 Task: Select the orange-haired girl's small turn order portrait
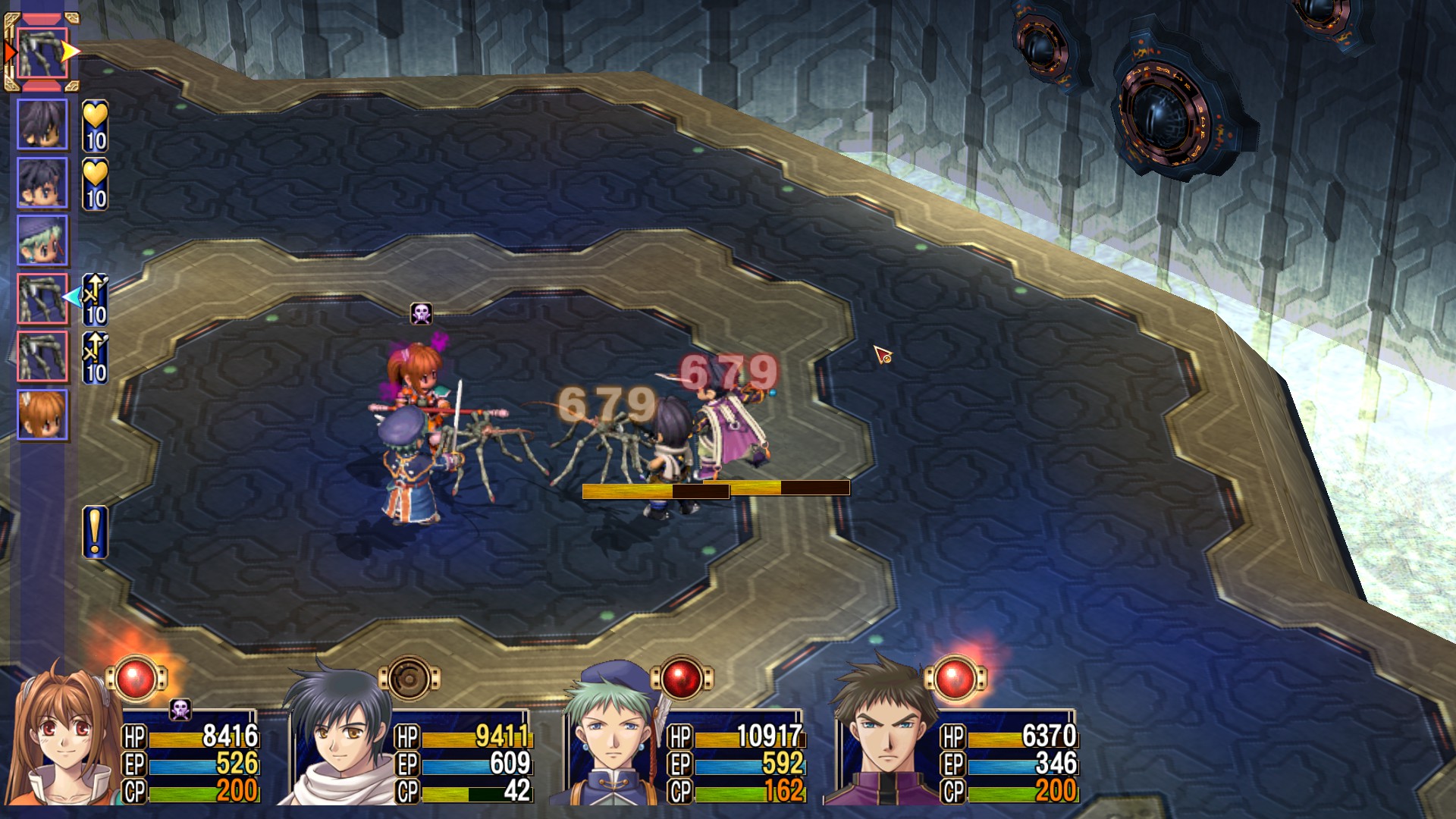(x=42, y=415)
